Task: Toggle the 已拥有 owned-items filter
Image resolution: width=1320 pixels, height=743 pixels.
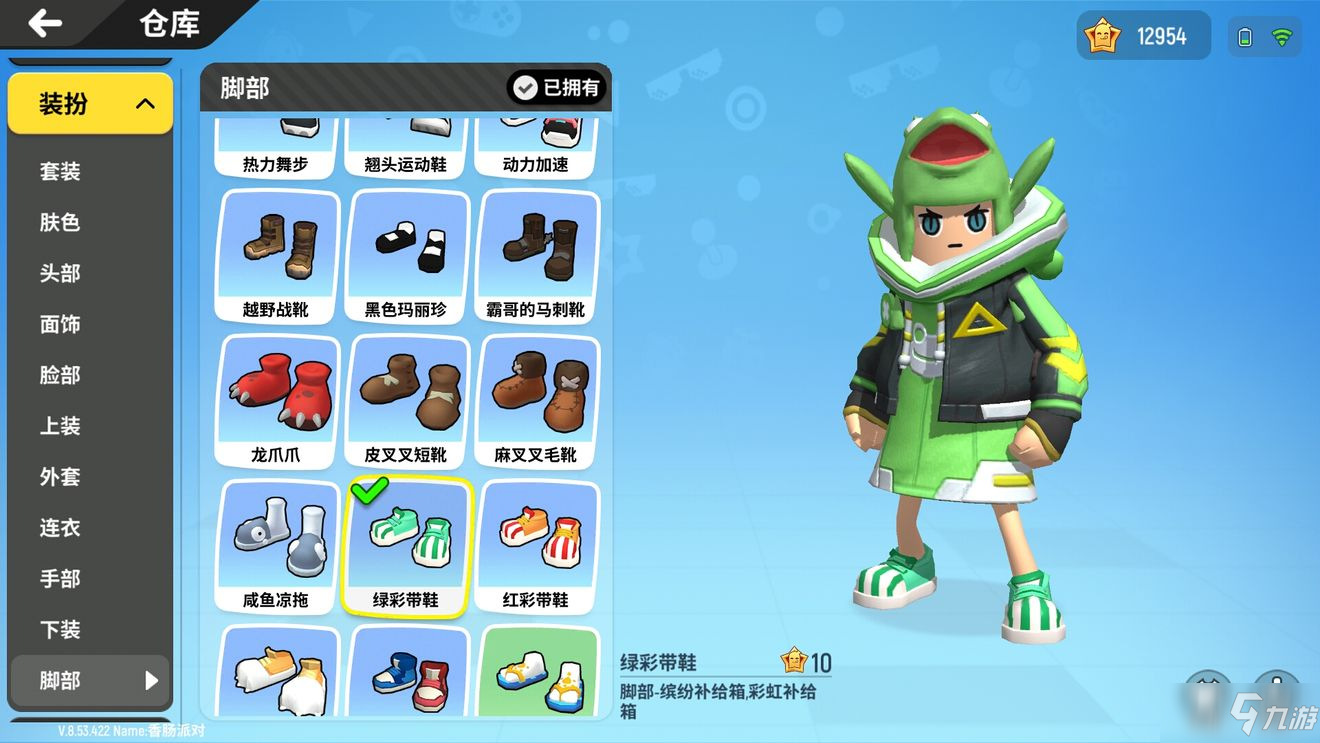Action: [x=560, y=88]
